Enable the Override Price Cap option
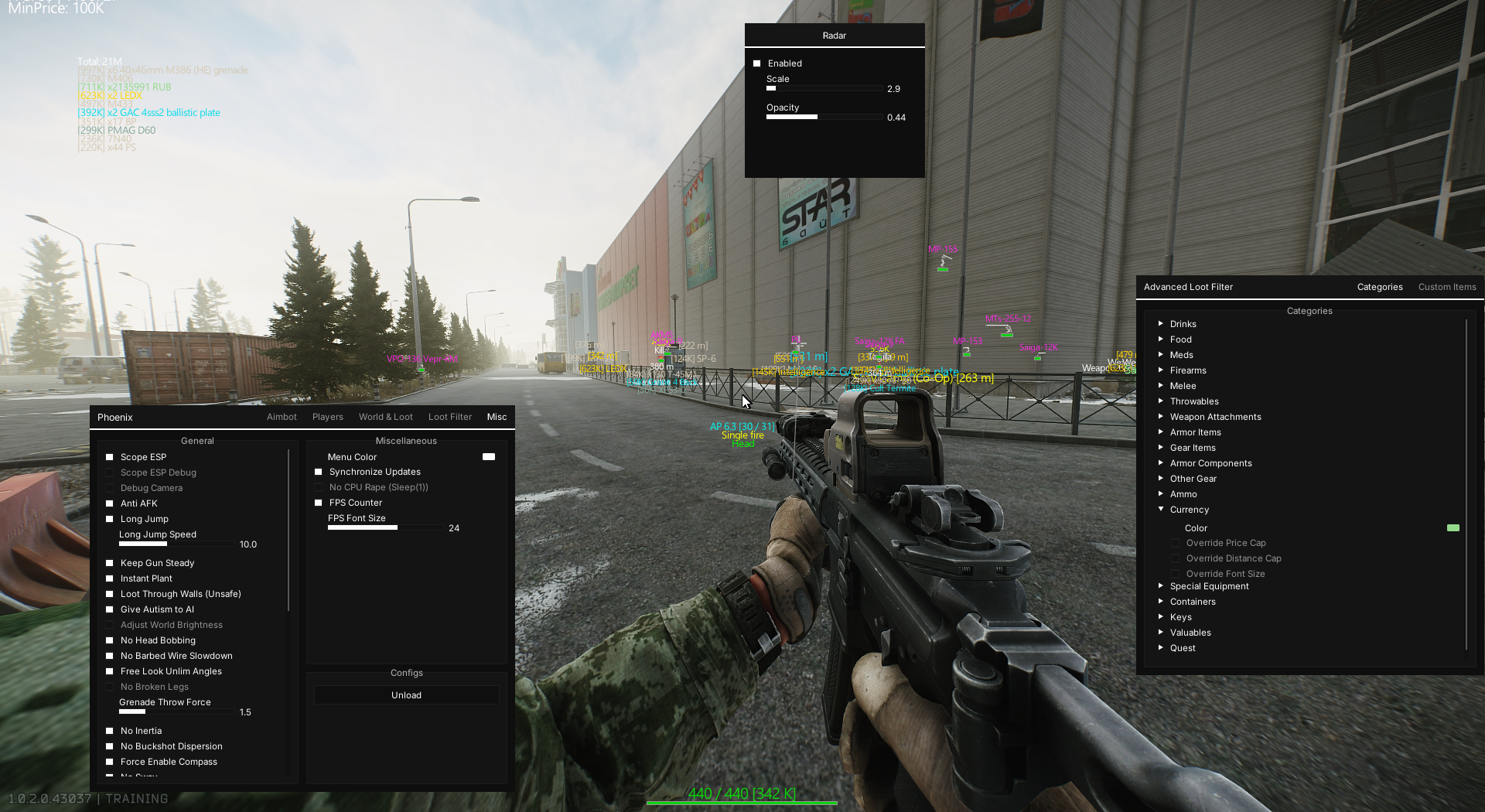 click(x=1176, y=543)
